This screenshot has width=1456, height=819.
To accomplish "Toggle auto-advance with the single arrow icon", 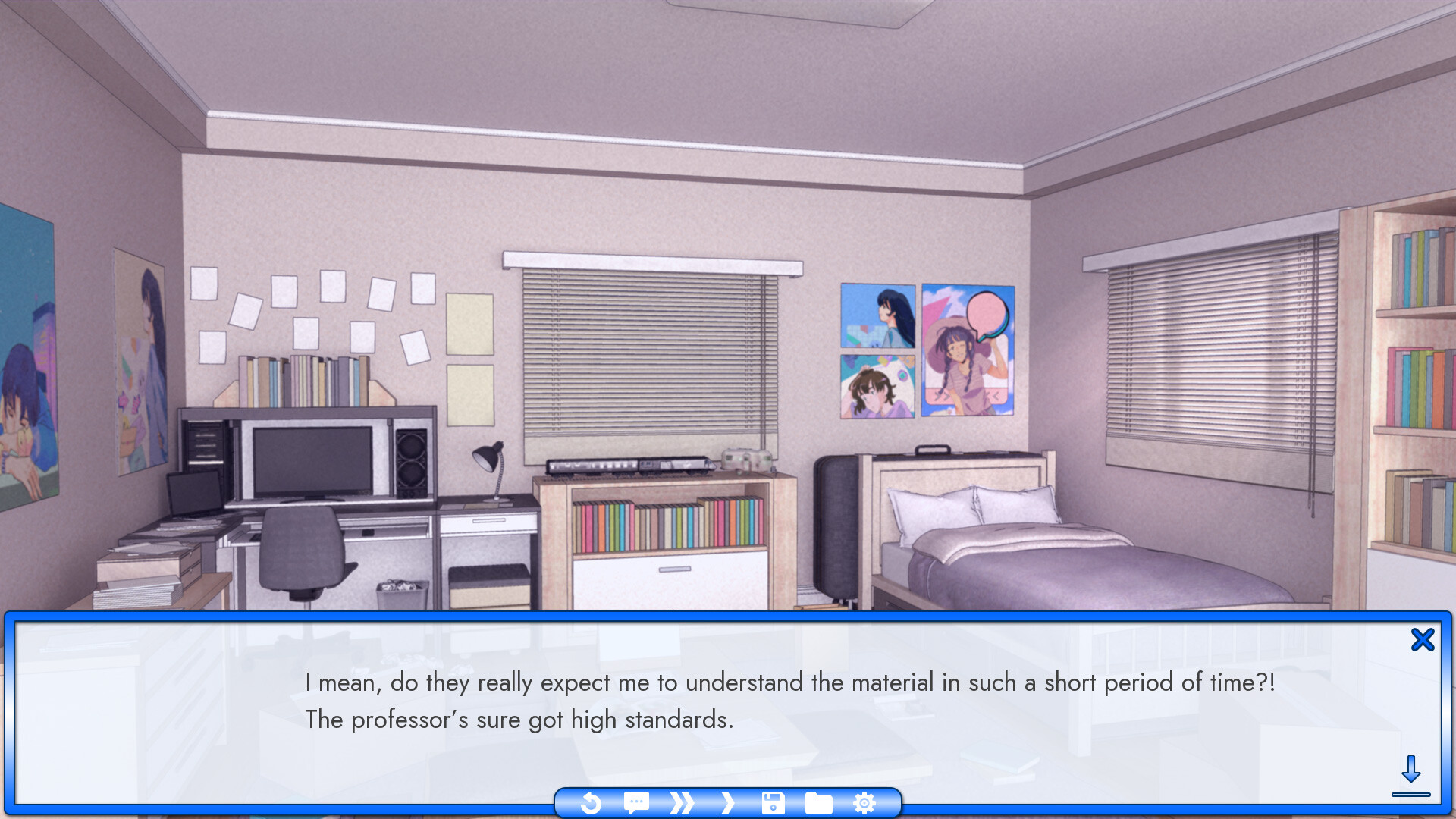I will (x=726, y=802).
